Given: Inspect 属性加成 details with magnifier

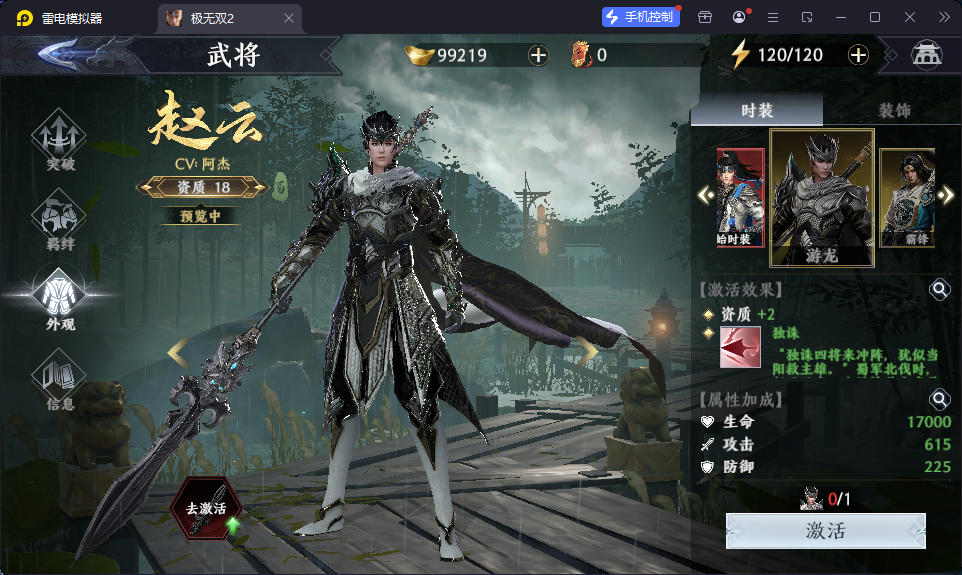Looking at the screenshot, I should tap(940, 400).
